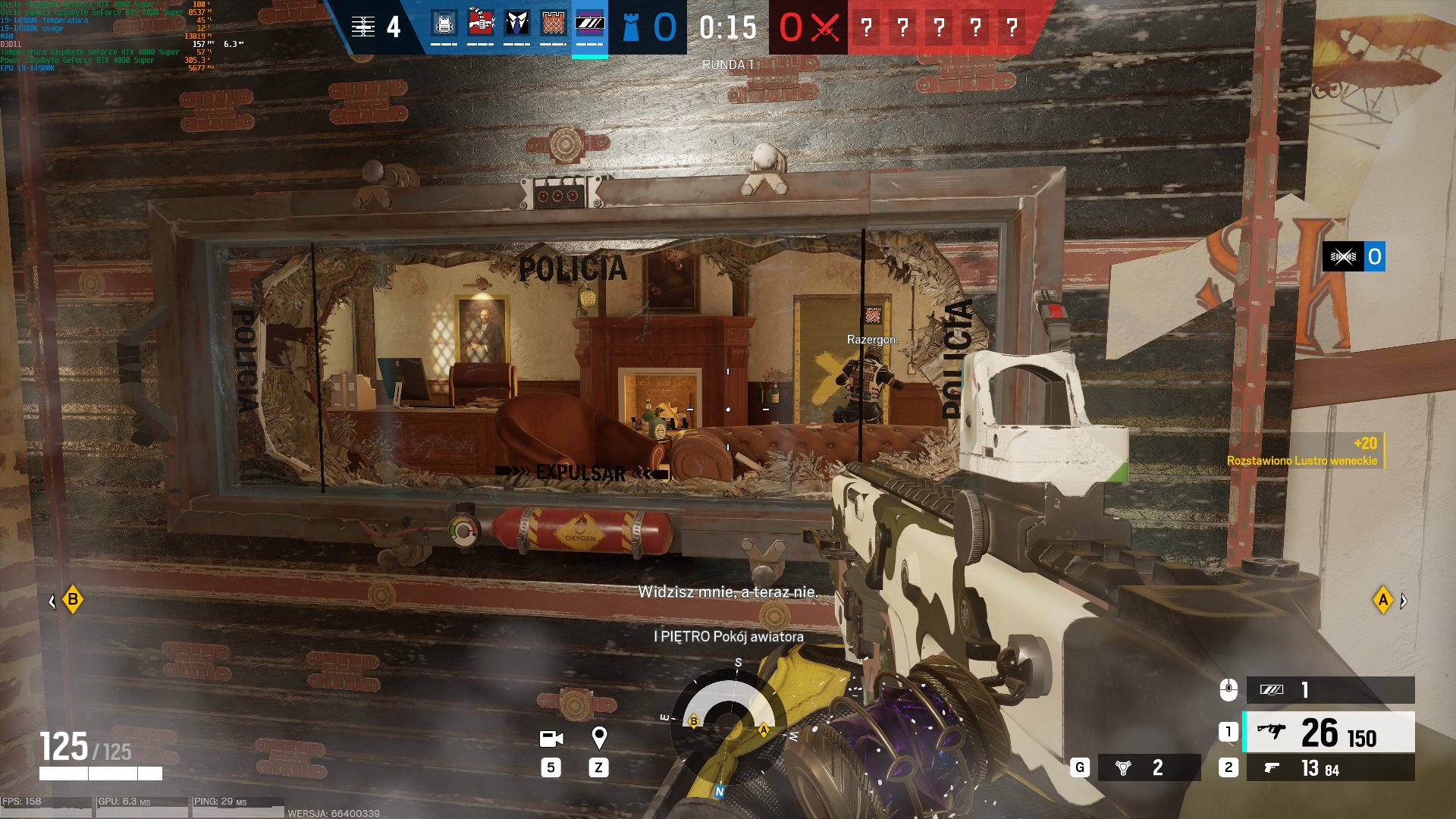Click the red crossed-swords attacker icon

[825, 27]
